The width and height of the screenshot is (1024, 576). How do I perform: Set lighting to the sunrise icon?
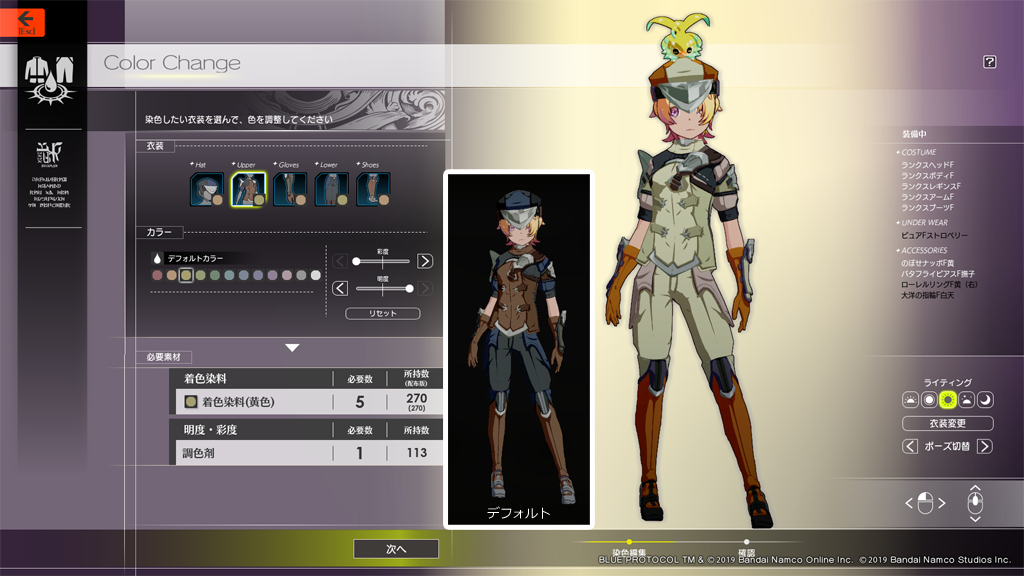tap(910, 399)
